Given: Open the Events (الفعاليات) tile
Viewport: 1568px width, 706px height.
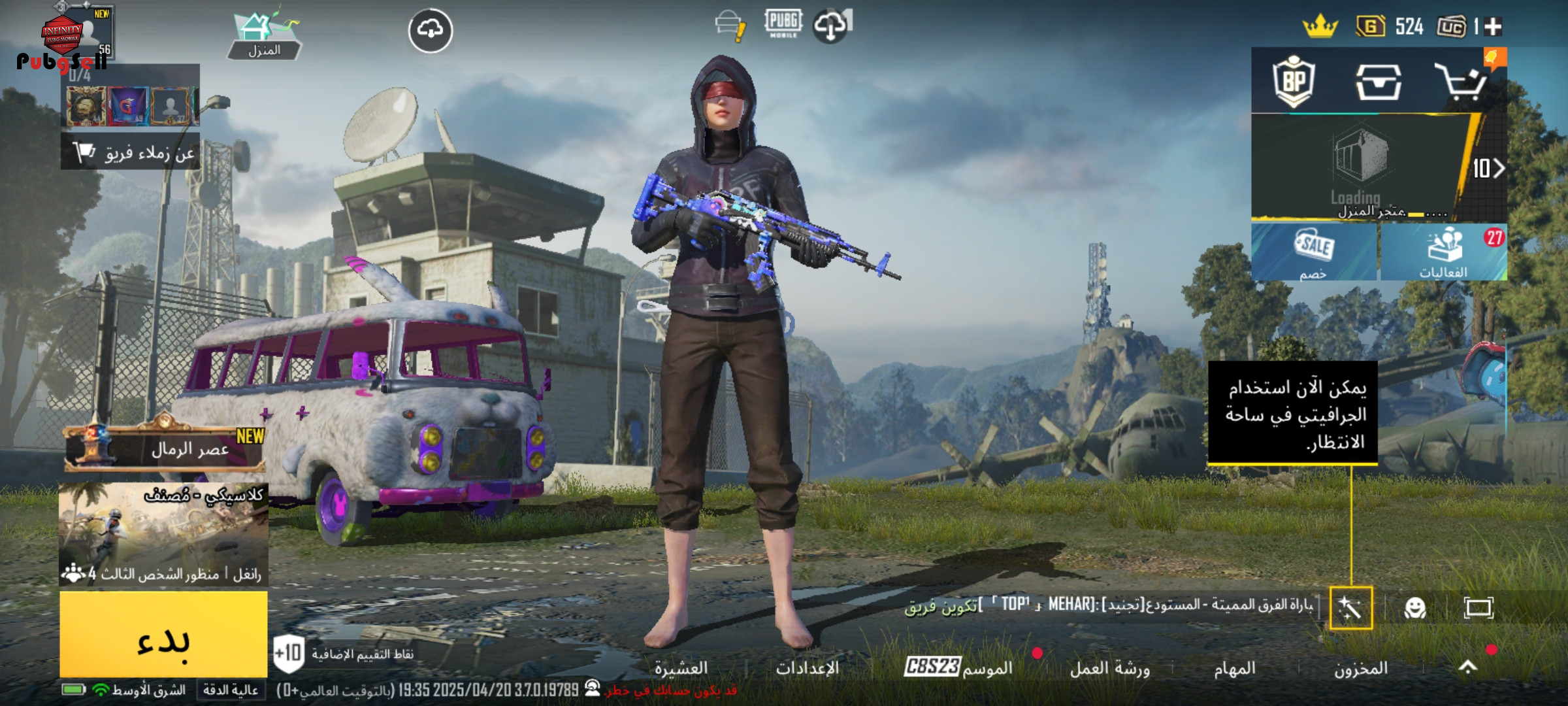Looking at the screenshot, I should tap(1443, 252).
